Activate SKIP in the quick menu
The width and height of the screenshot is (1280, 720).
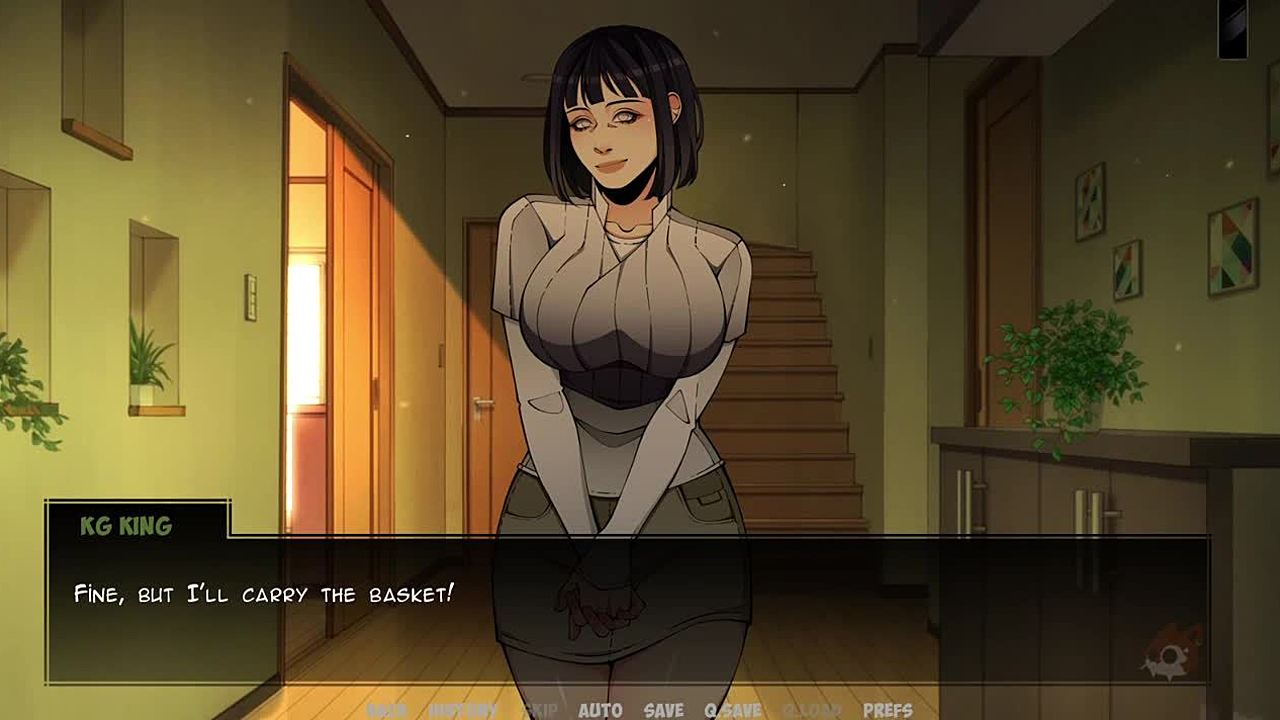(x=540, y=710)
